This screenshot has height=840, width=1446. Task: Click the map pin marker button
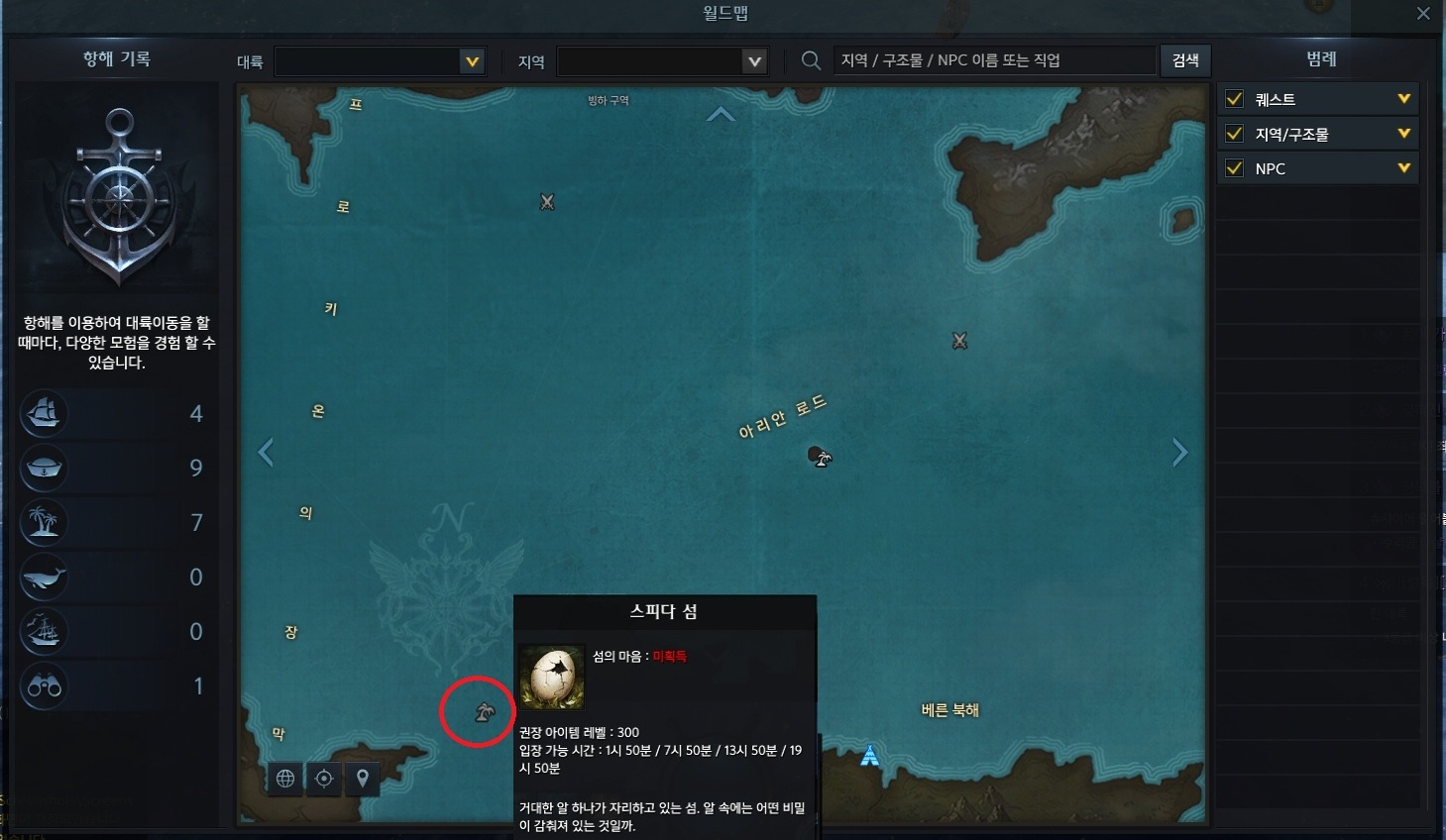pyautogui.click(x=363, y=779)
